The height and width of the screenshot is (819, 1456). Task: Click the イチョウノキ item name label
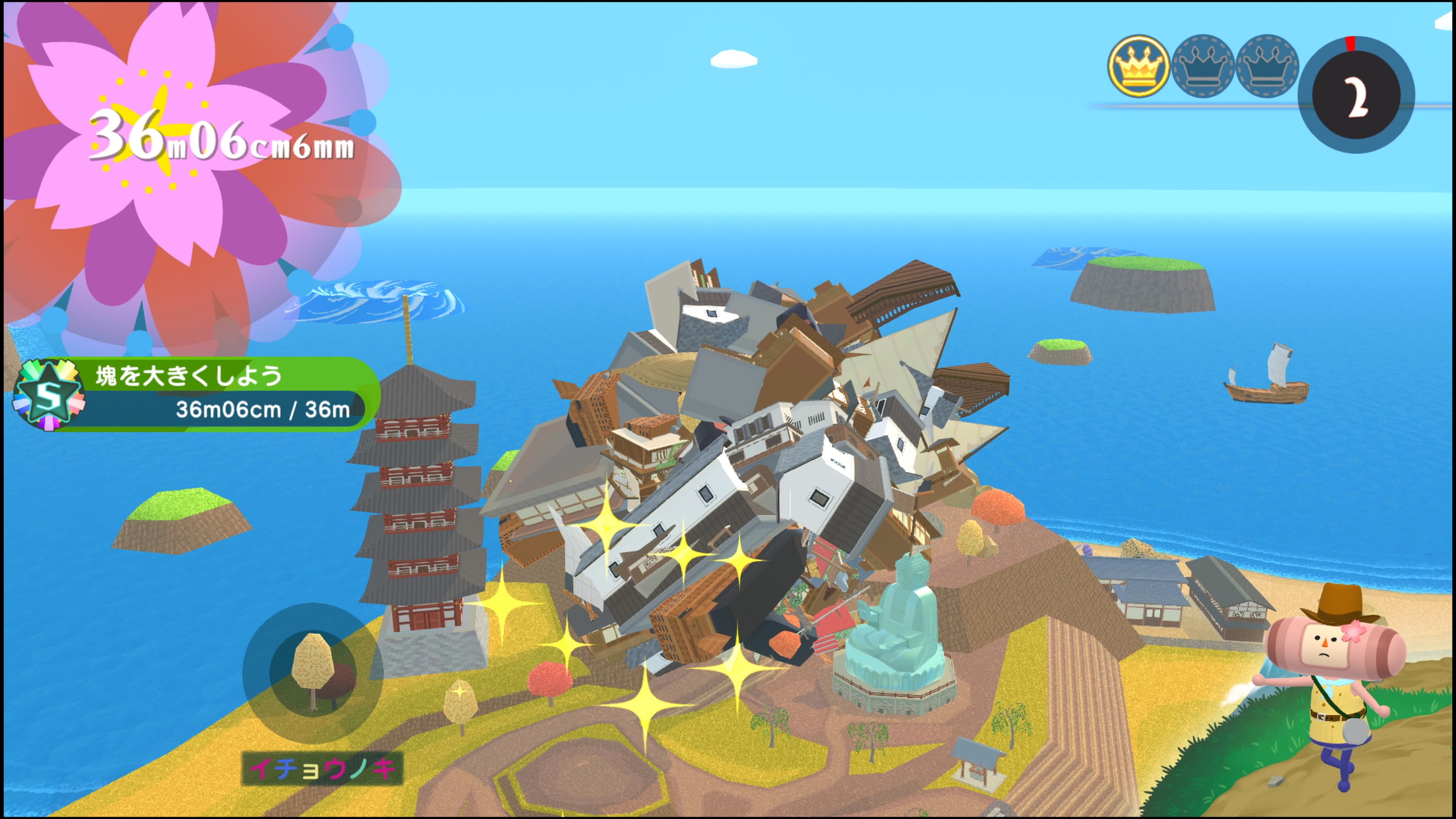pyautogui.click(x=322, y=769)
